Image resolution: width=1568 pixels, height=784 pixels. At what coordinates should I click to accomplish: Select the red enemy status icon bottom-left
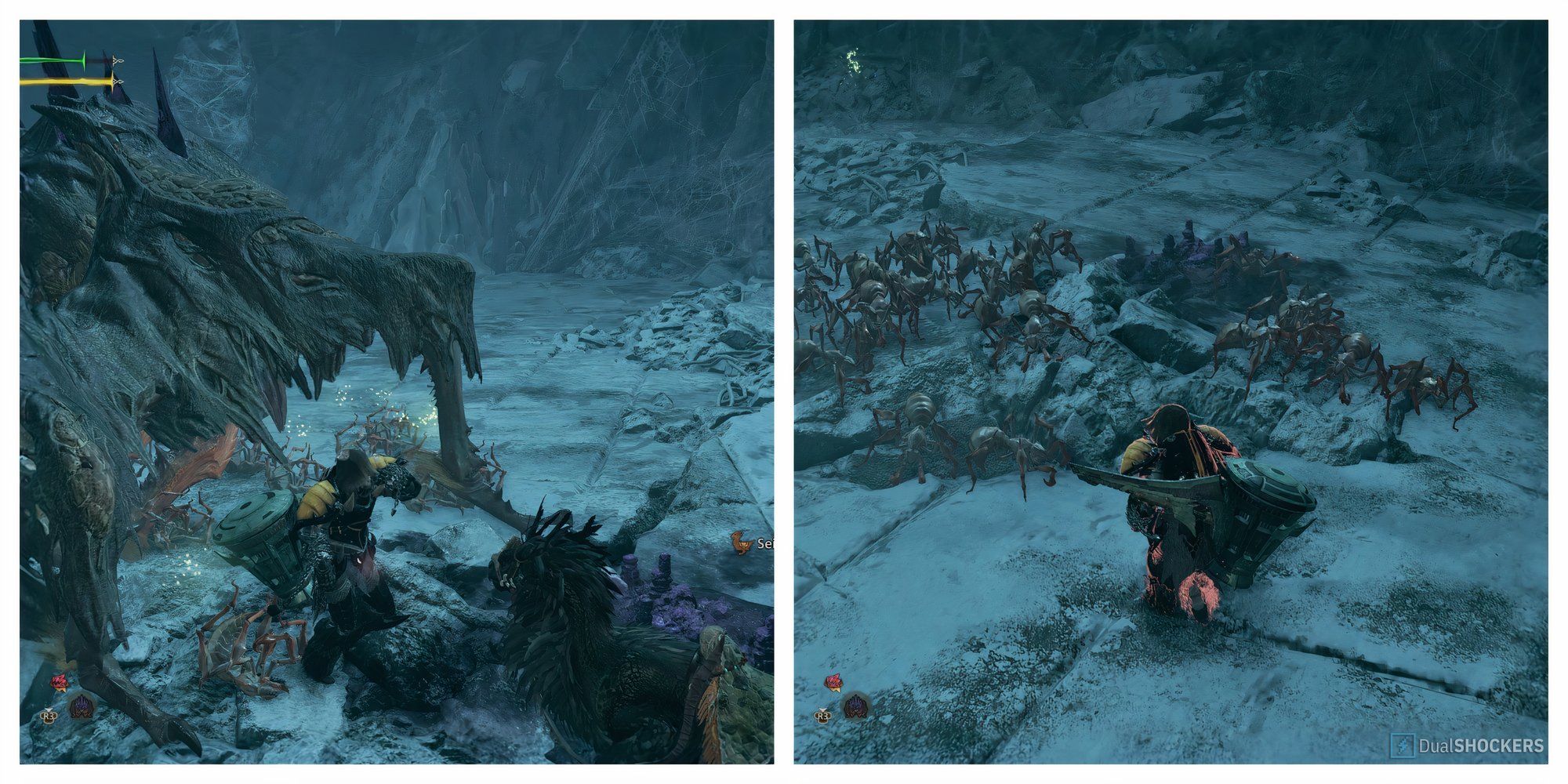61,681
